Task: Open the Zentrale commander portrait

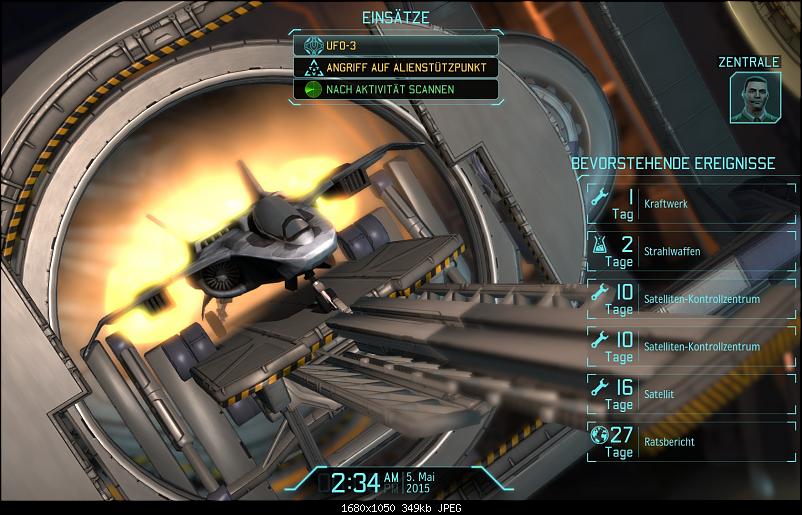Action: point(754,98)
